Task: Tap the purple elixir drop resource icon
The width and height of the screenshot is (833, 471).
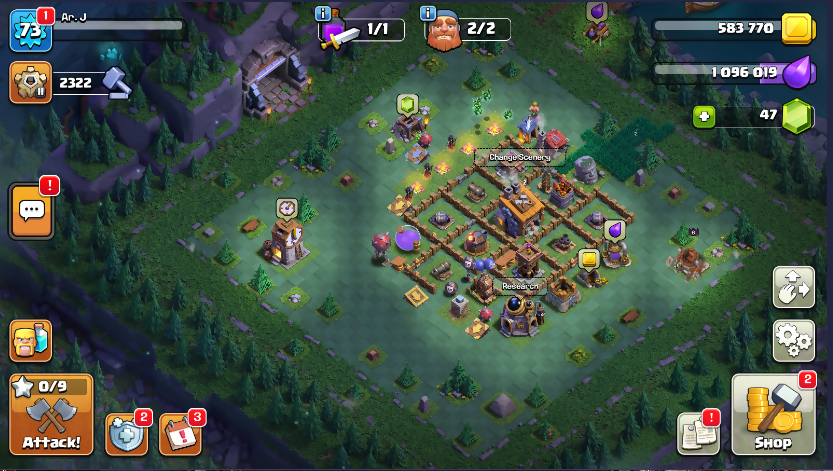Action: 797,72
